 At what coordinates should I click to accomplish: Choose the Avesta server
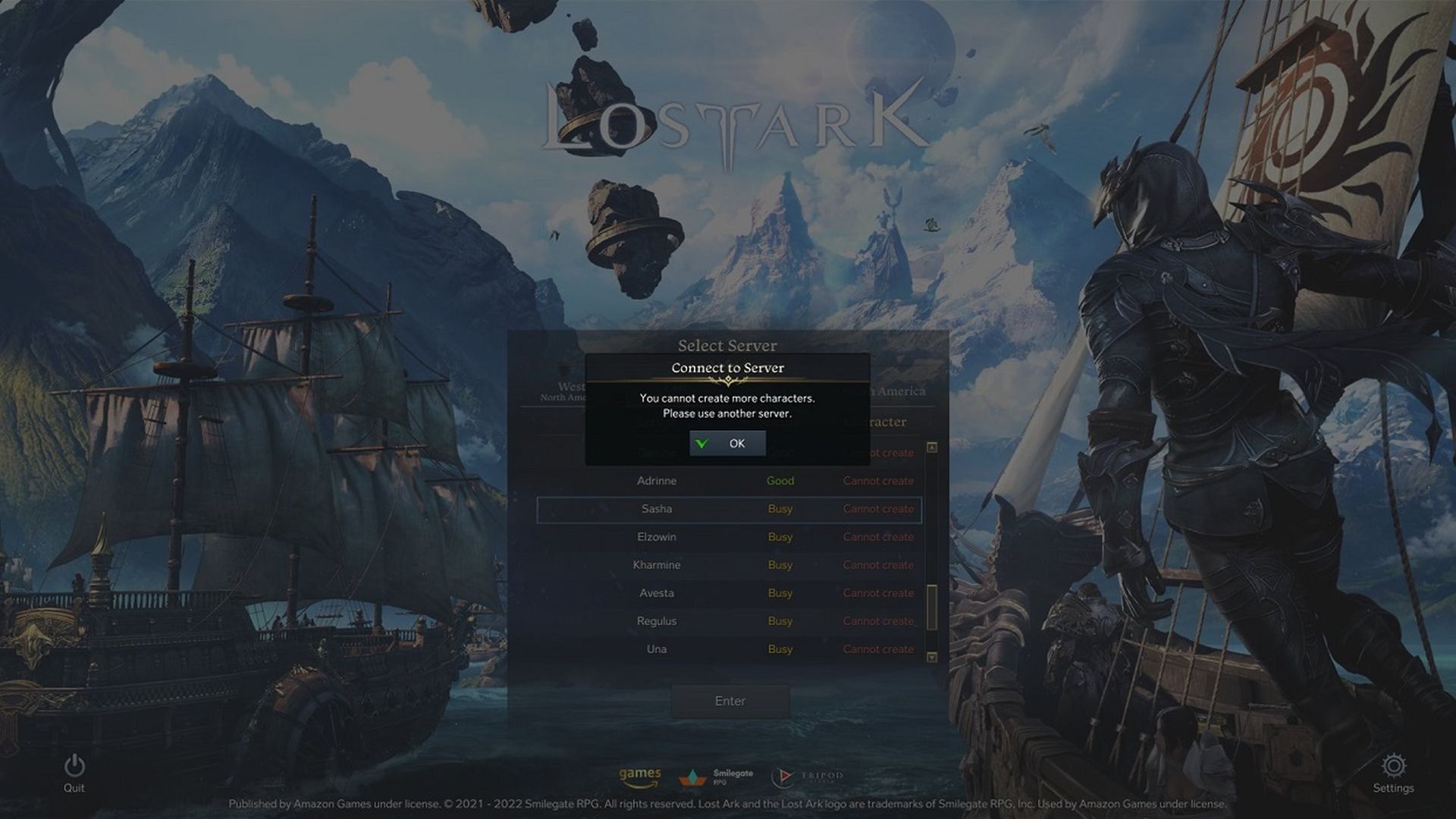[x=657, y=593]
